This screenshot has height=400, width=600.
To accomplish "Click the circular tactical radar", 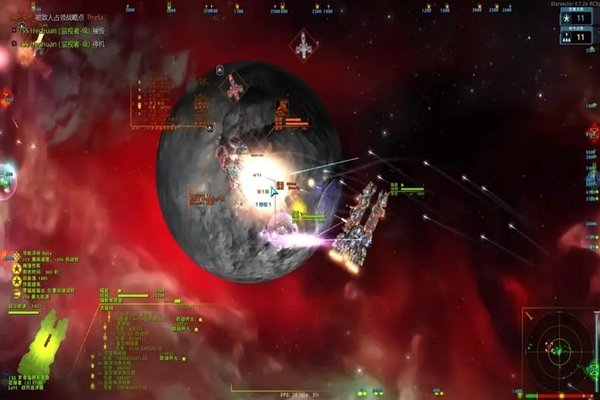I will tap(557, 351).
